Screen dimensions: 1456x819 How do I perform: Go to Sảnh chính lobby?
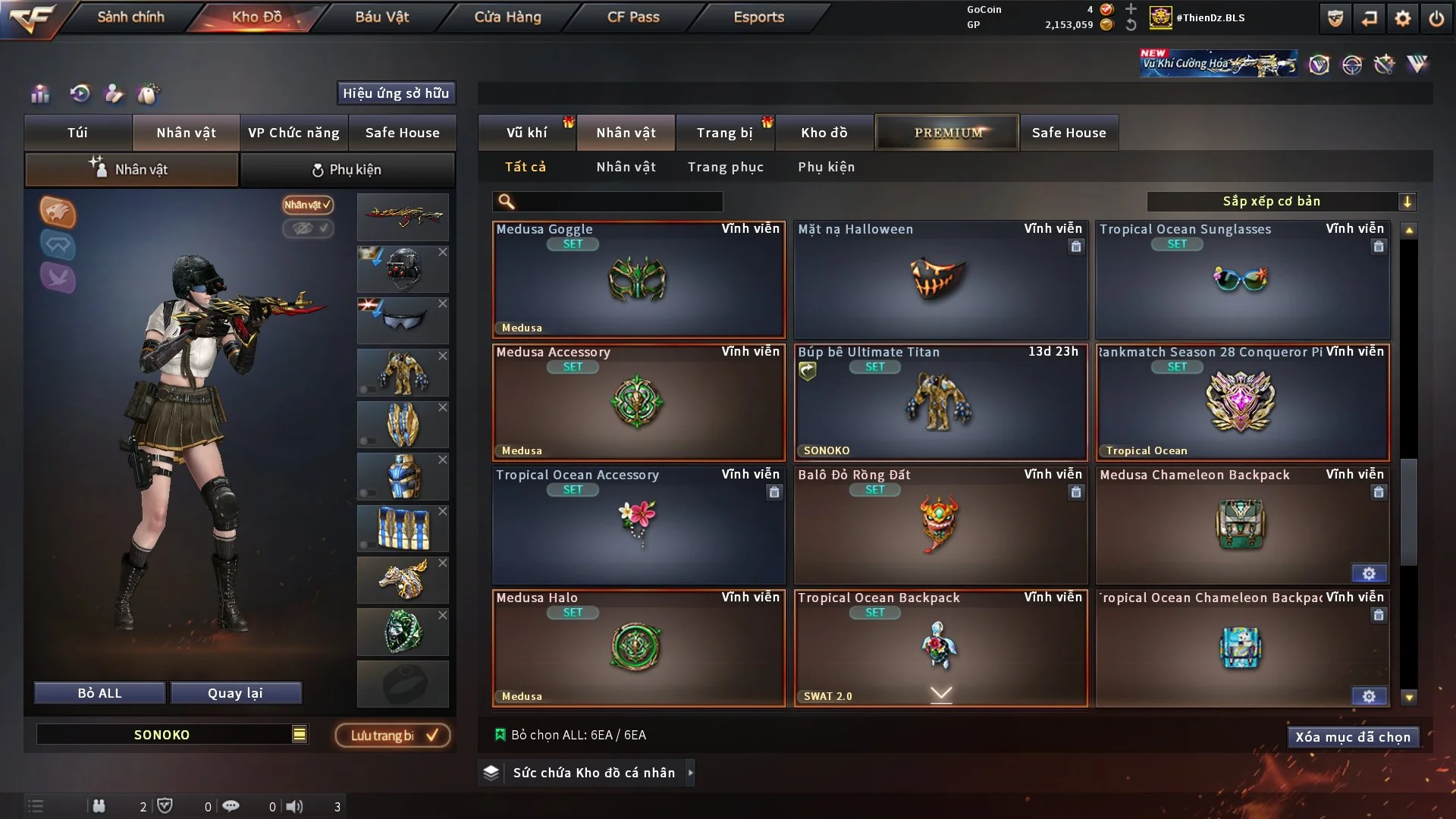click(x=130, y=17)
